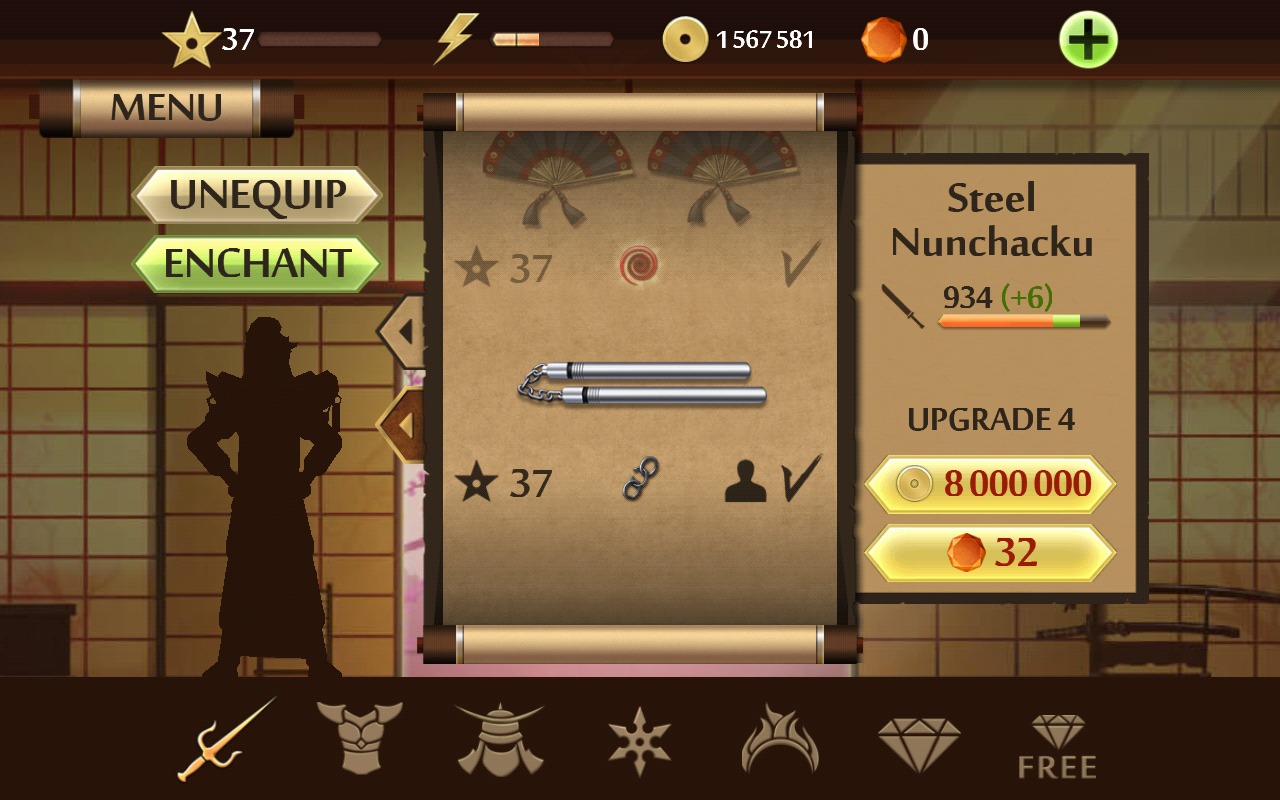Click the upper left scroll arrow

coord(402,330)
